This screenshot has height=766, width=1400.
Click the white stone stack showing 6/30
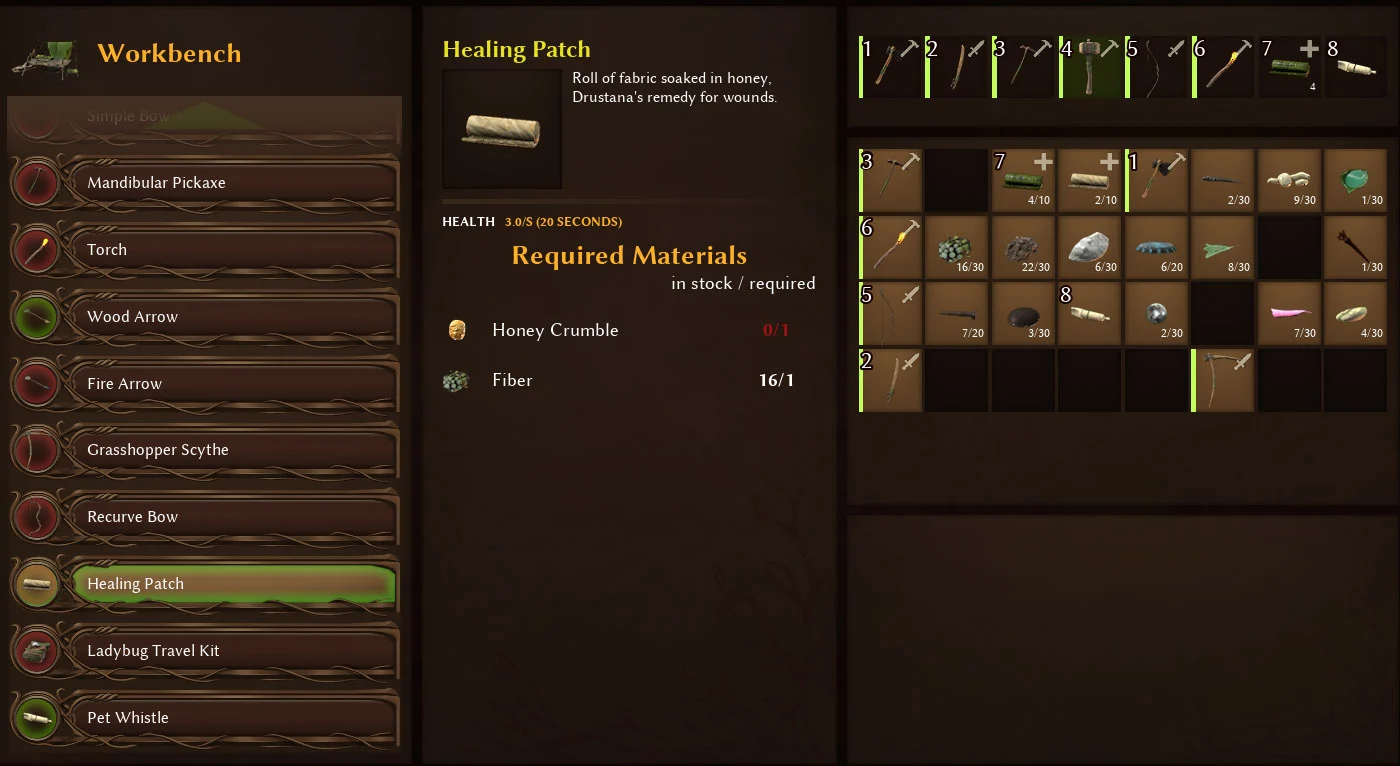click(x=1090, y=247)
